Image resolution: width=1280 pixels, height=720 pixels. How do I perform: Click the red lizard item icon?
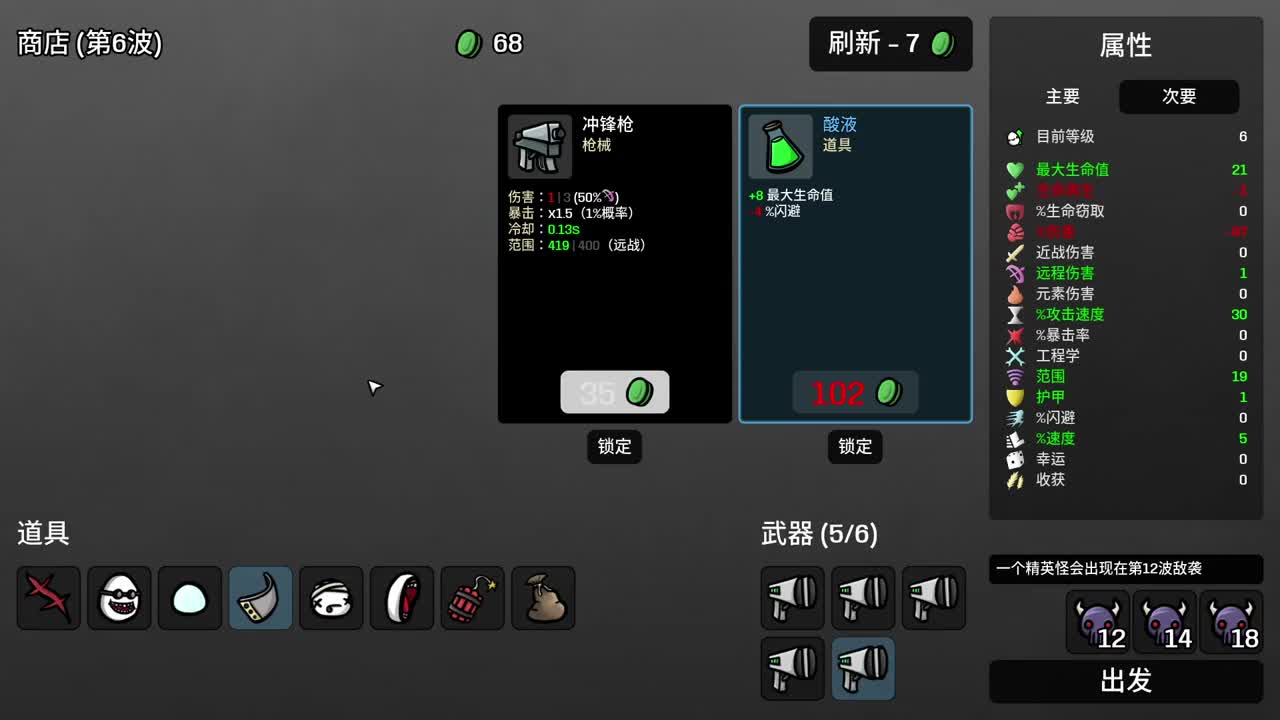coord(48,598)
